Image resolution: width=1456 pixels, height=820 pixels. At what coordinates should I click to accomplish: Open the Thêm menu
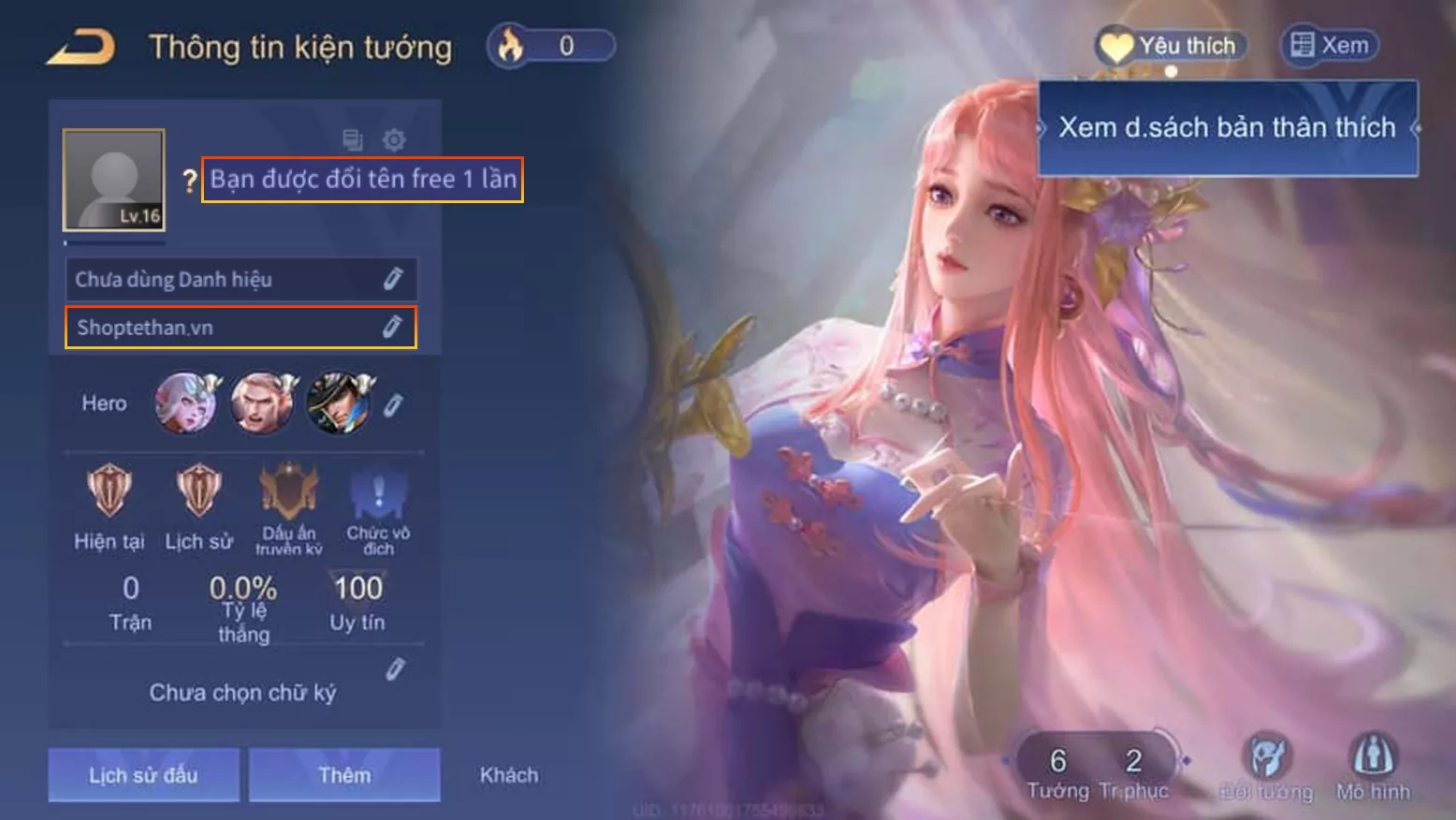pos(343,774)
